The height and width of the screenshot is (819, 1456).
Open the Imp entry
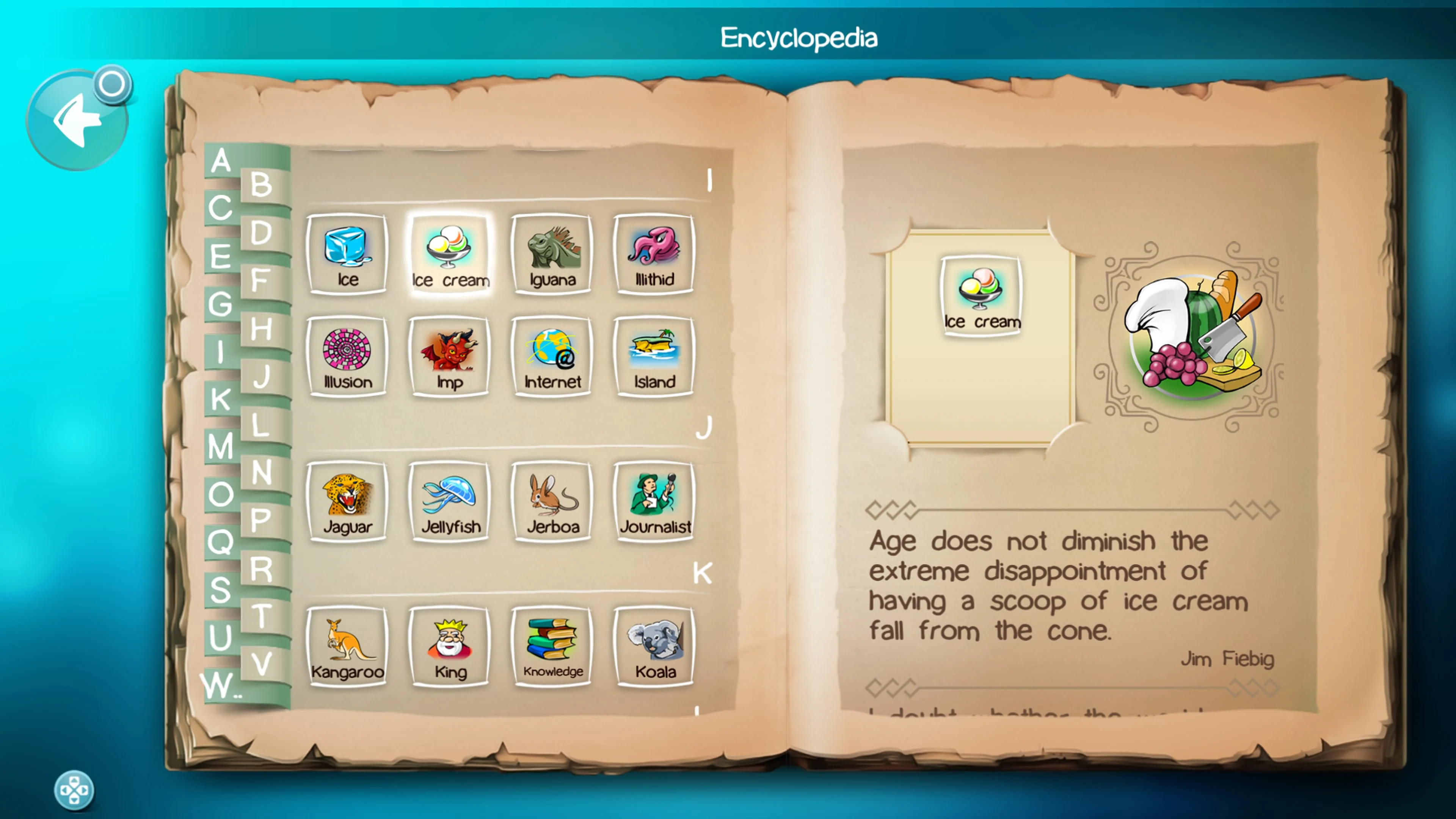pos(449,356)
